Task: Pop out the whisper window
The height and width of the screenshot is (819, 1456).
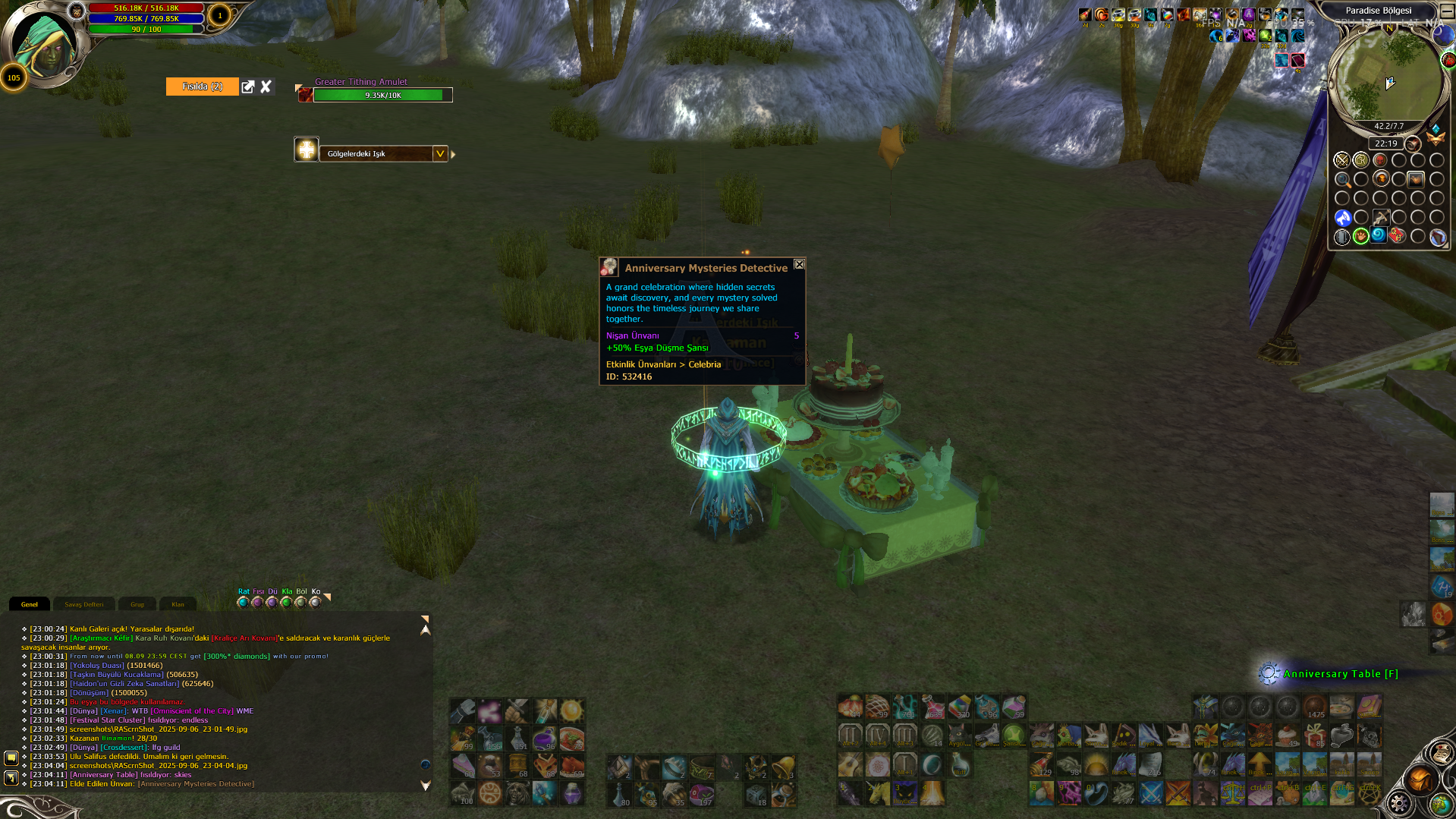Action: point(248,87)
